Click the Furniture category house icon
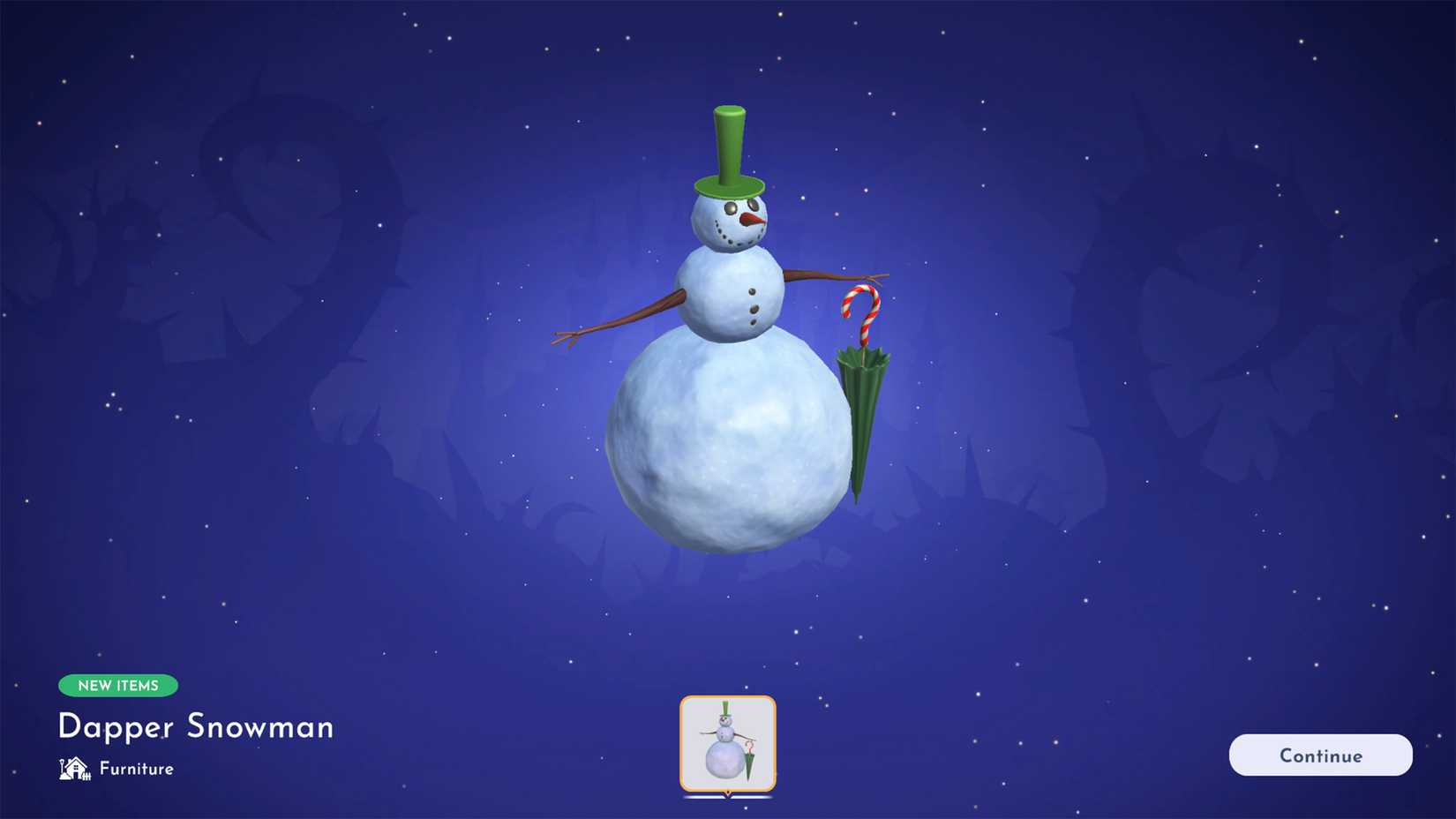This screenshot has height=819, width=1456. click(74, 769)
